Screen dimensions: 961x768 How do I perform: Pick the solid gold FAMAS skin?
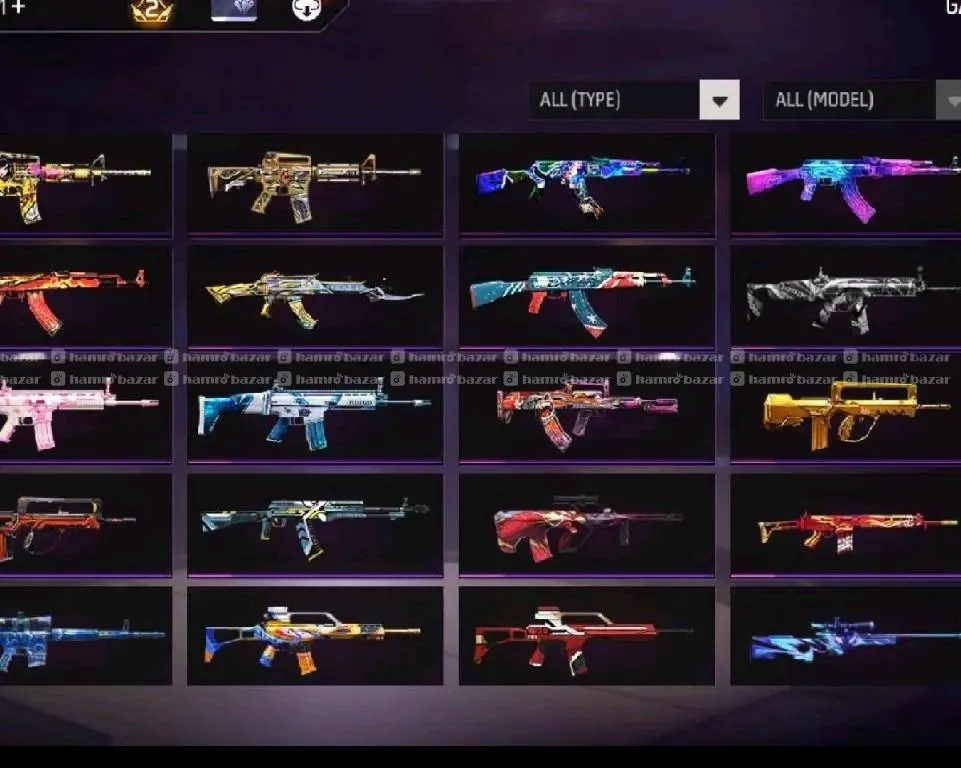pos(850,410)
